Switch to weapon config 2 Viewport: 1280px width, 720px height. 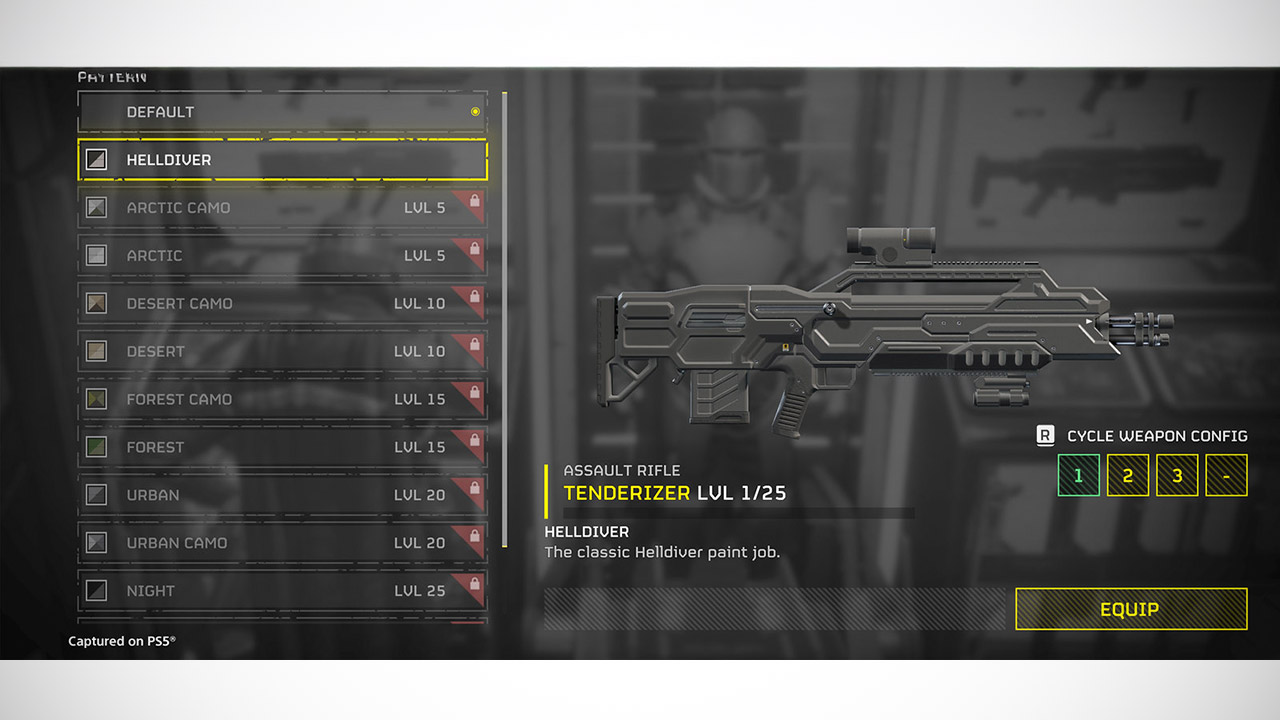1127,475
